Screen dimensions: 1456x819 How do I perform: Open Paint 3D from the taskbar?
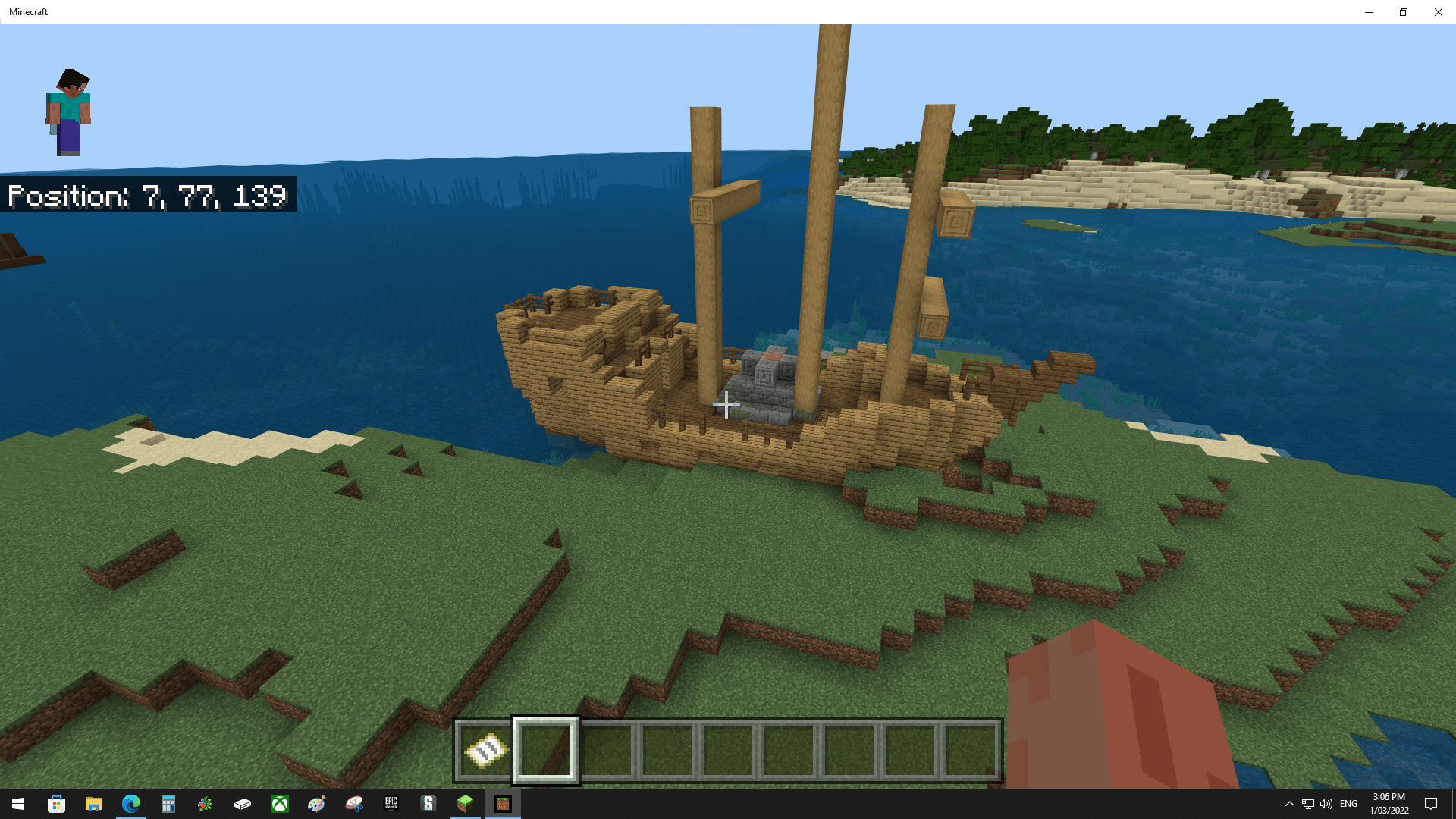(316, 804)
